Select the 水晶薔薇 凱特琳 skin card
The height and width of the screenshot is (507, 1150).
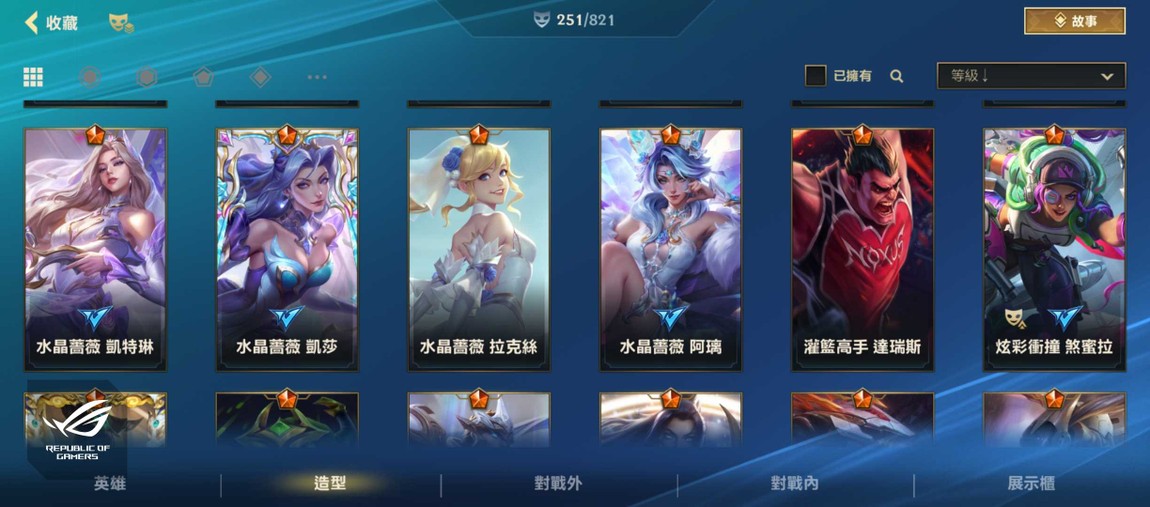tap(95, 248)
